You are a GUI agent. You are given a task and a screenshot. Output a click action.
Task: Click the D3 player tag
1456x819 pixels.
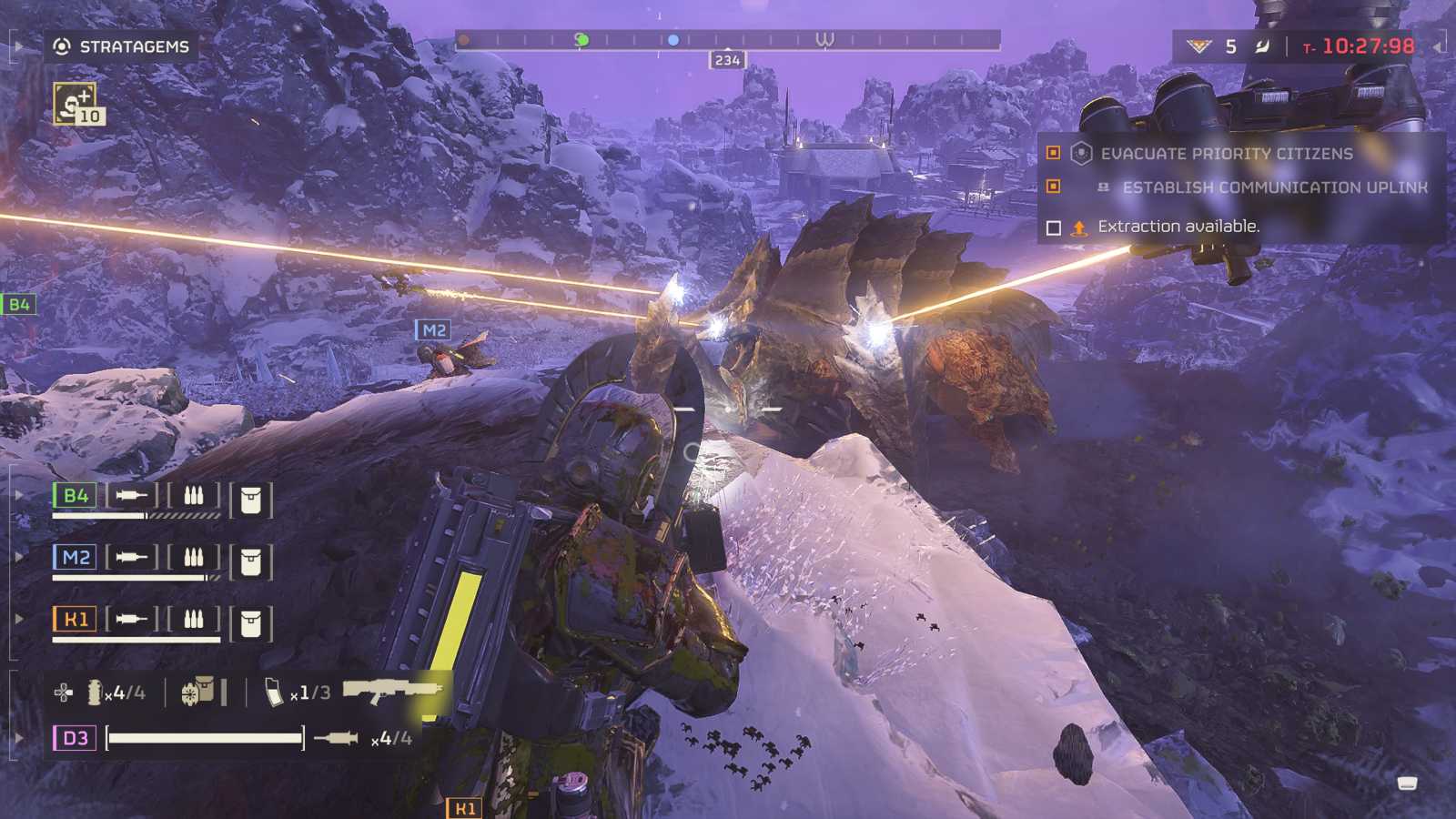[x=75, y=738]
